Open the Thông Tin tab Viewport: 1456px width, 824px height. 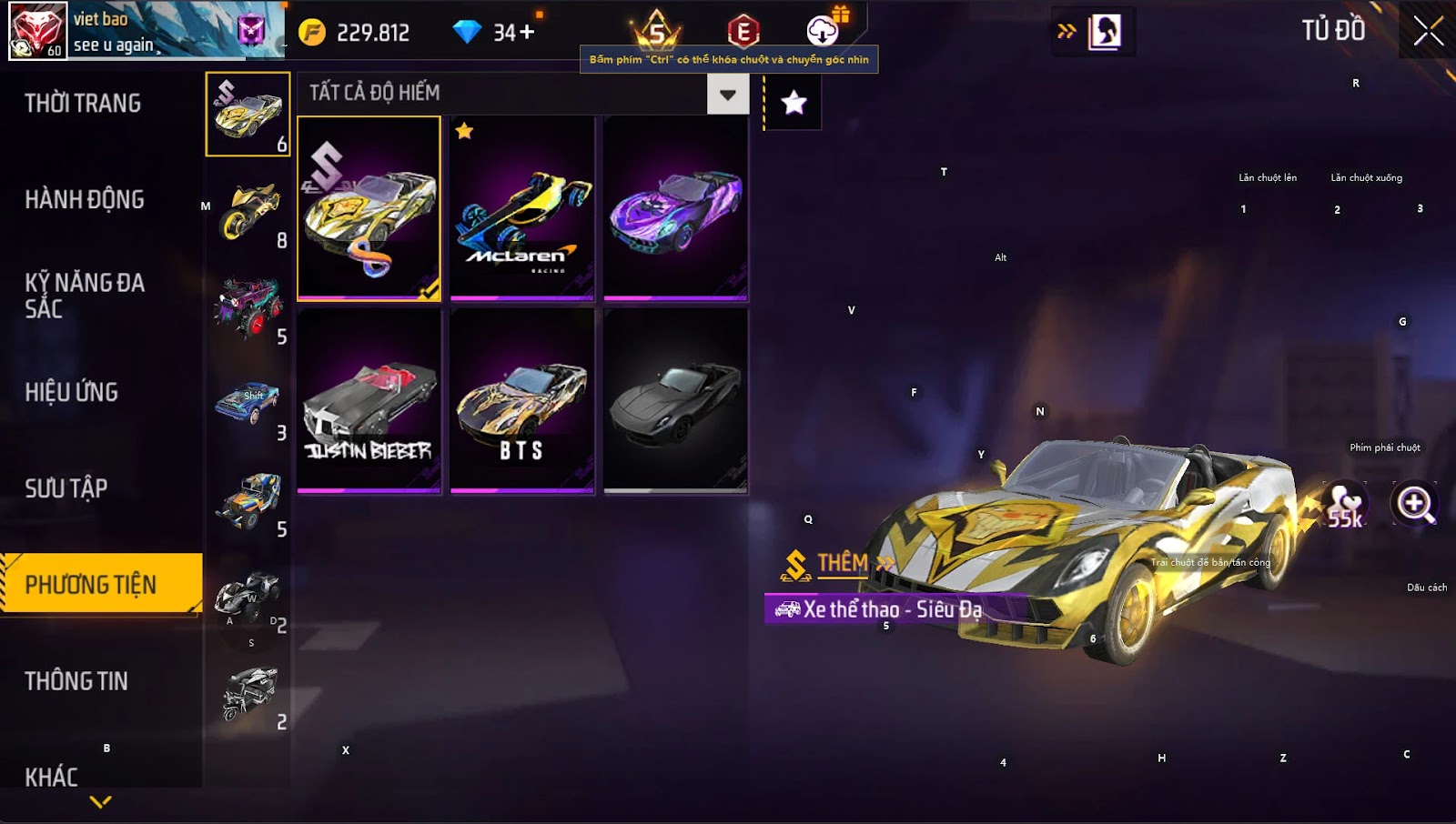click(x=76, y=681)
